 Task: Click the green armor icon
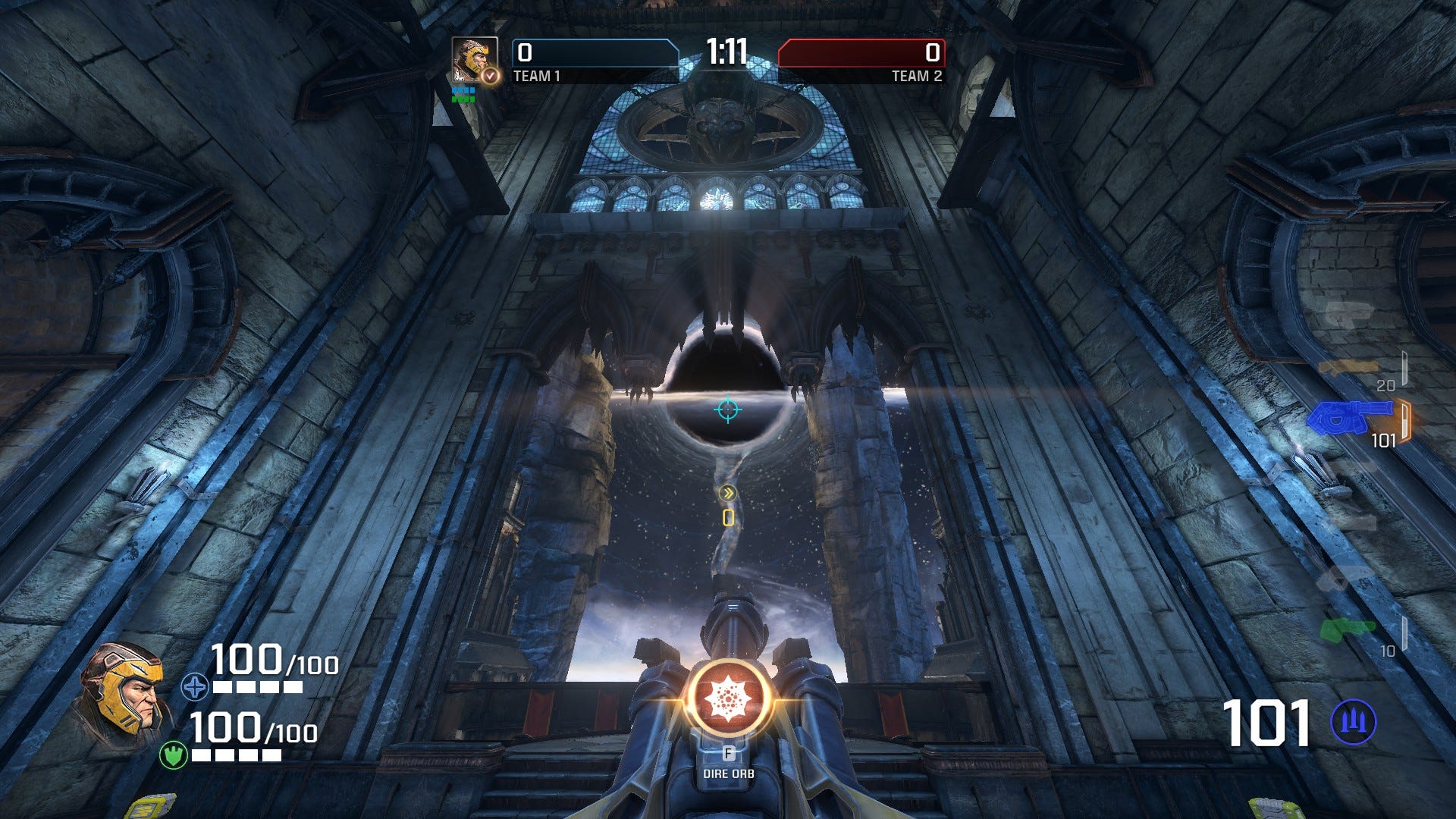click(x=174, y=755)
